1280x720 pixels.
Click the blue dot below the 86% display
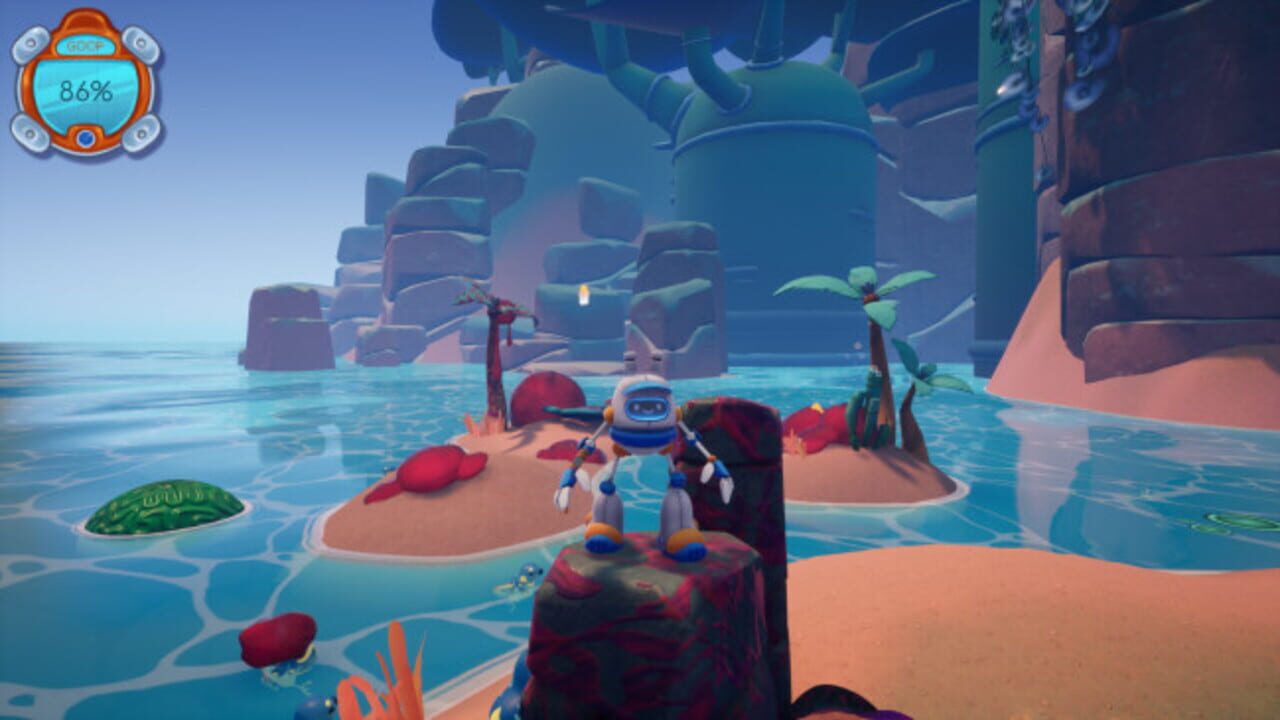(x=85, y=137)
